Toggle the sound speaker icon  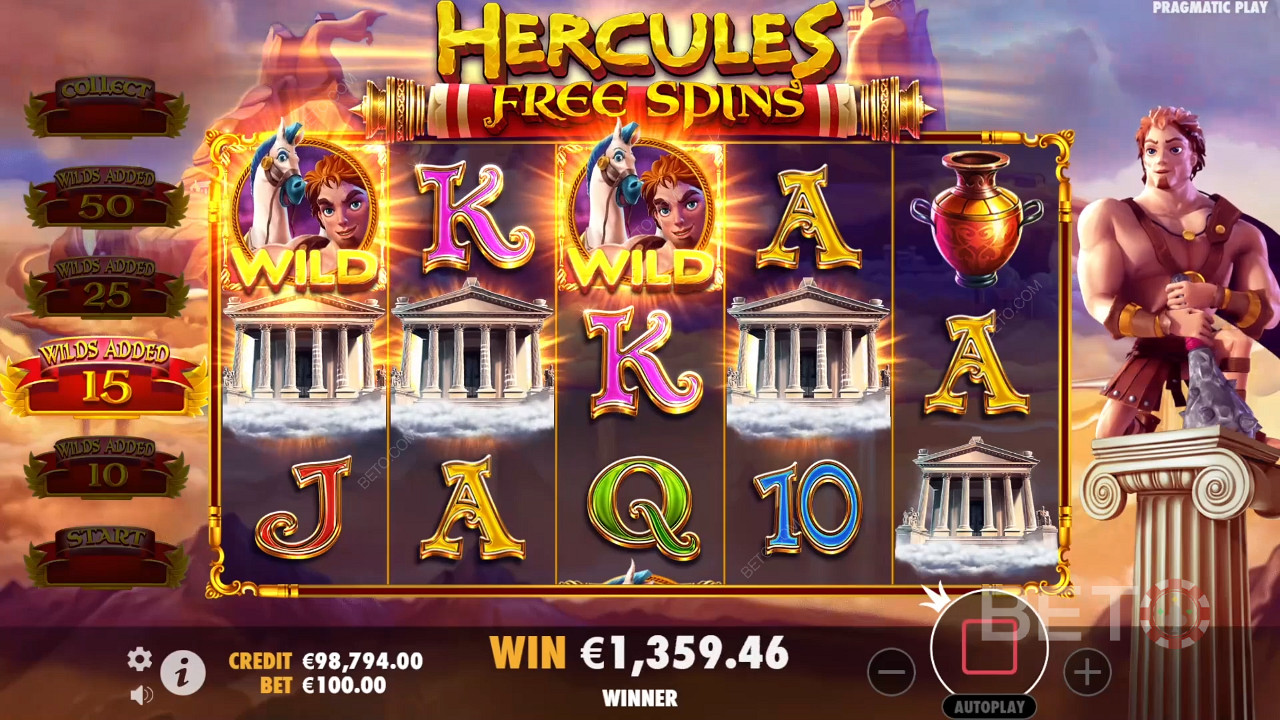pos(141,694)
